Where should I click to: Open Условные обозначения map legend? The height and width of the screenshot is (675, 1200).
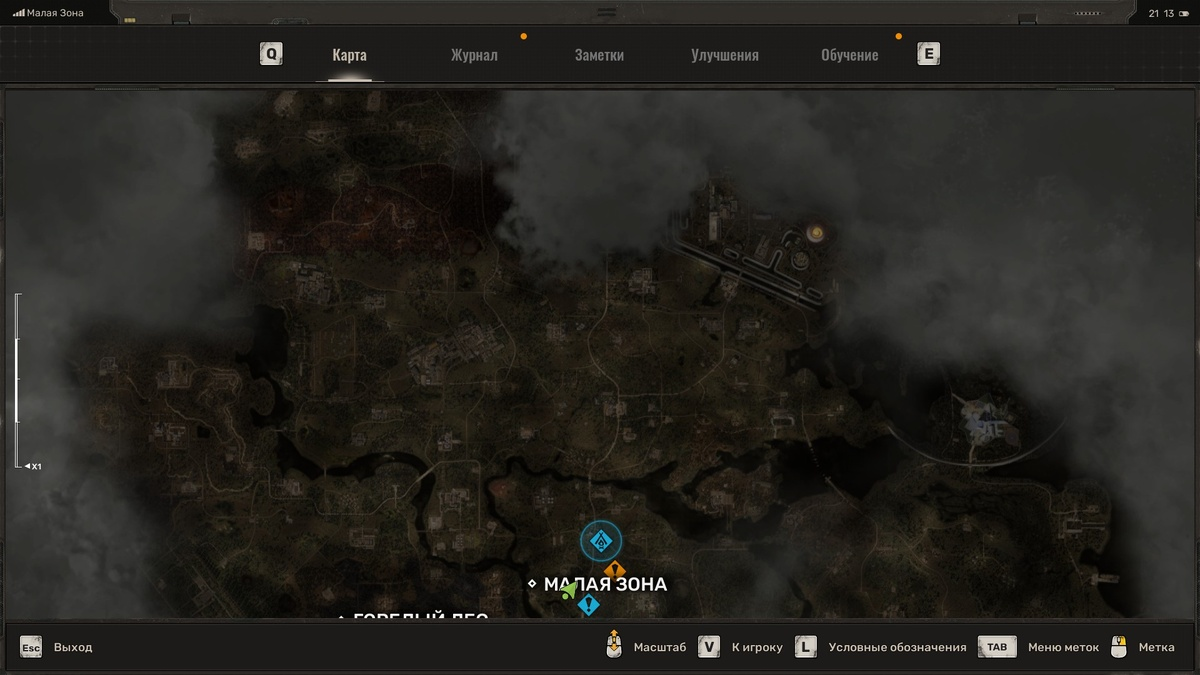tap(896, 647)
